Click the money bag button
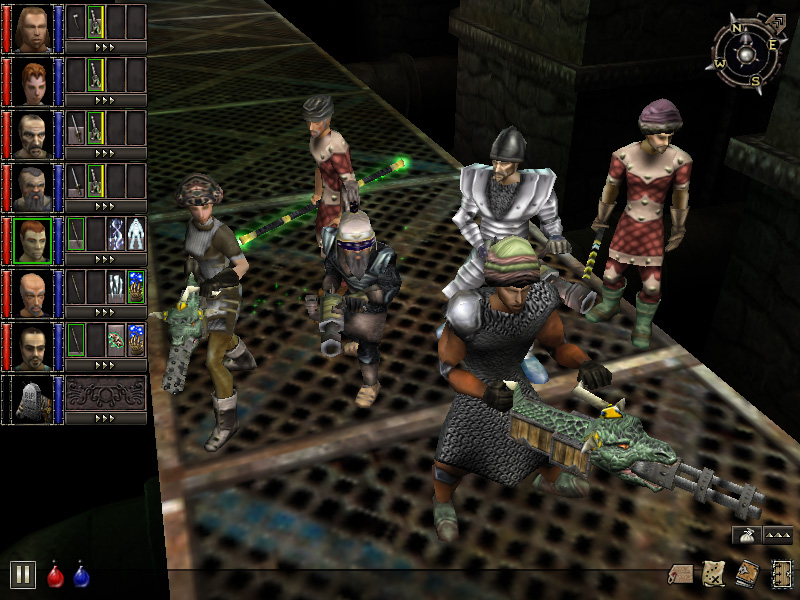This screenshot has height=600, width=800. (x=745, y=534)
